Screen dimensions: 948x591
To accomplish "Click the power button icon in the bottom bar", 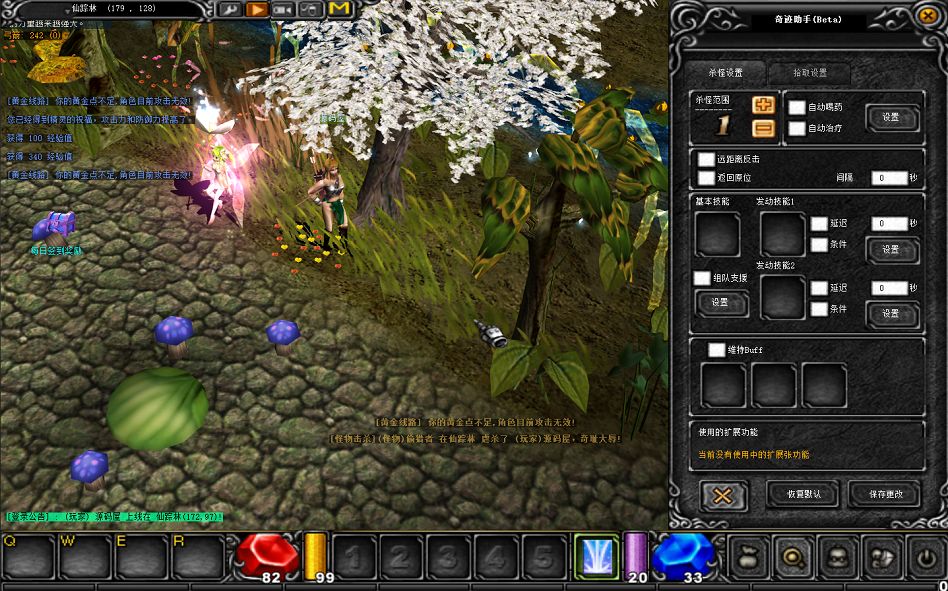I will (x=926, y=556).
